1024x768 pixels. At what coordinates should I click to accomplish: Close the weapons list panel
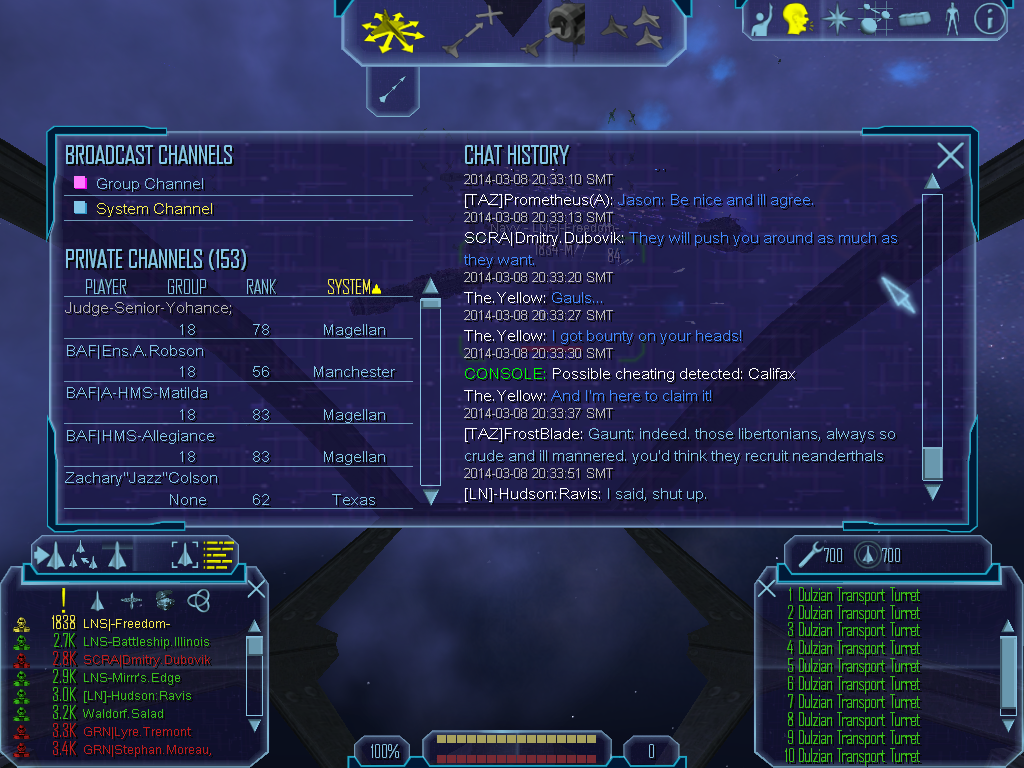point(767,588)
